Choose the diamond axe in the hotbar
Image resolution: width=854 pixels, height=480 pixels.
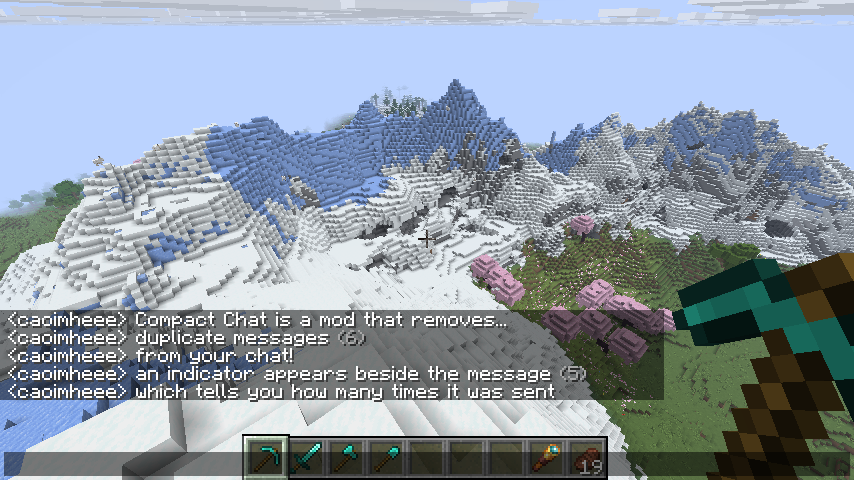click(x=347, y=458)
